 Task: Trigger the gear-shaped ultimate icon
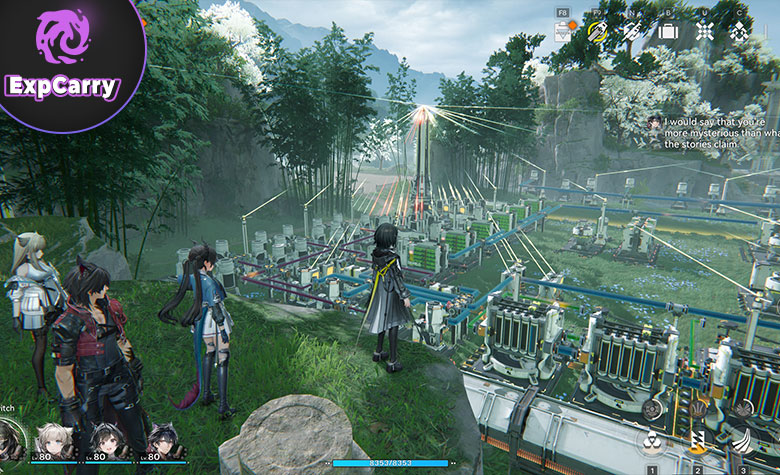[651, 409]
